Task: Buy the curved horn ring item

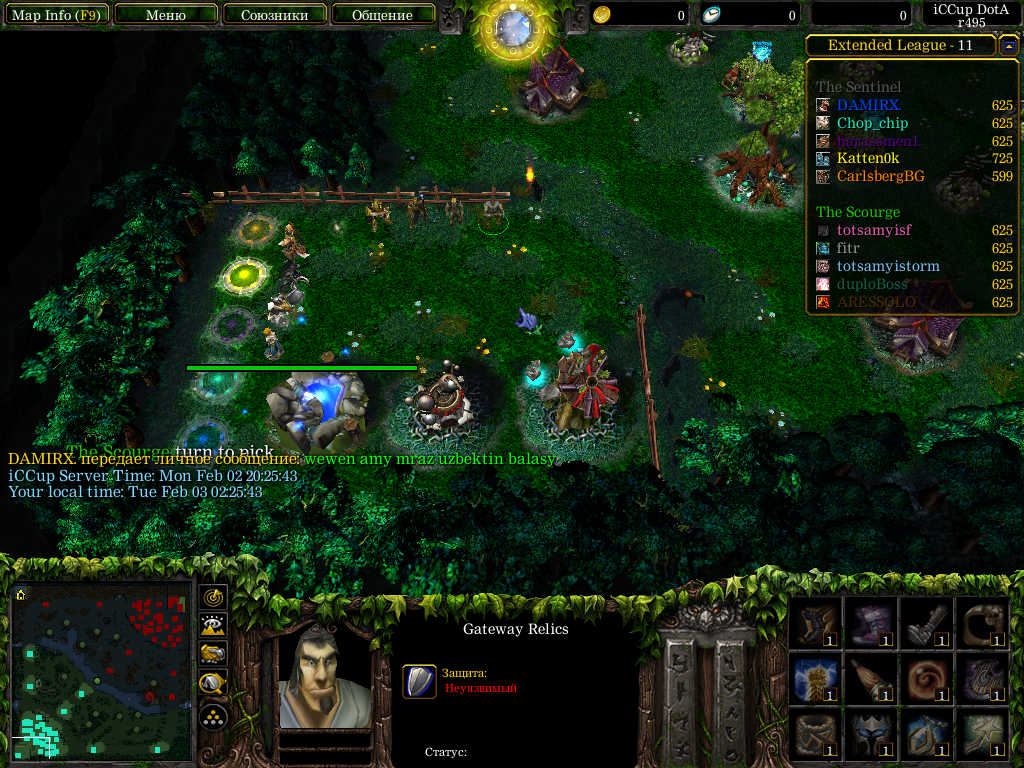Action: pos(983,624)
